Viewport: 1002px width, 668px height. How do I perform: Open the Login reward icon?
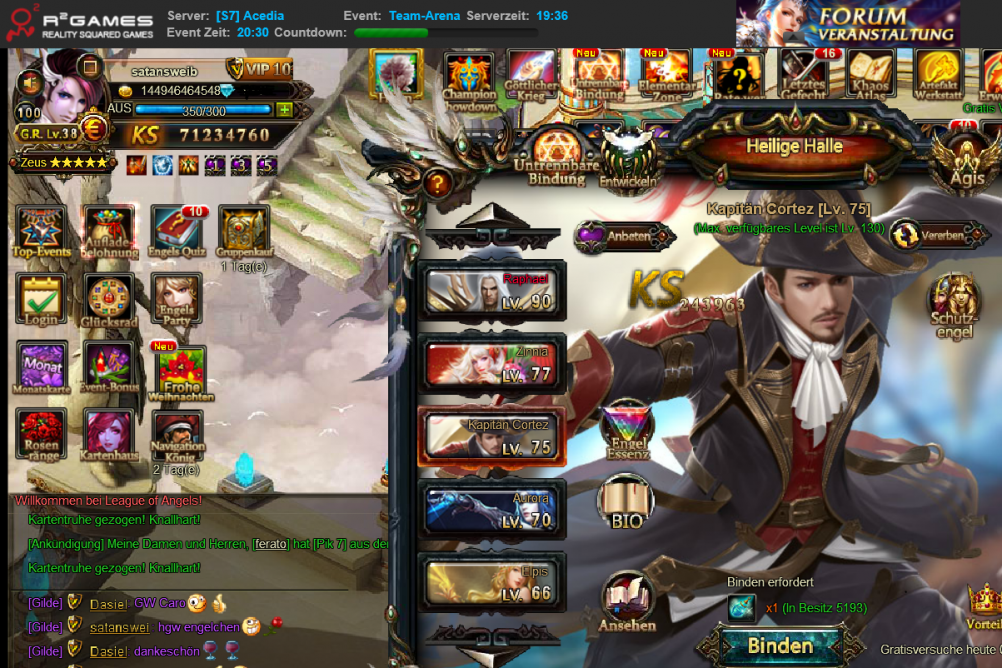pos(42,300)
